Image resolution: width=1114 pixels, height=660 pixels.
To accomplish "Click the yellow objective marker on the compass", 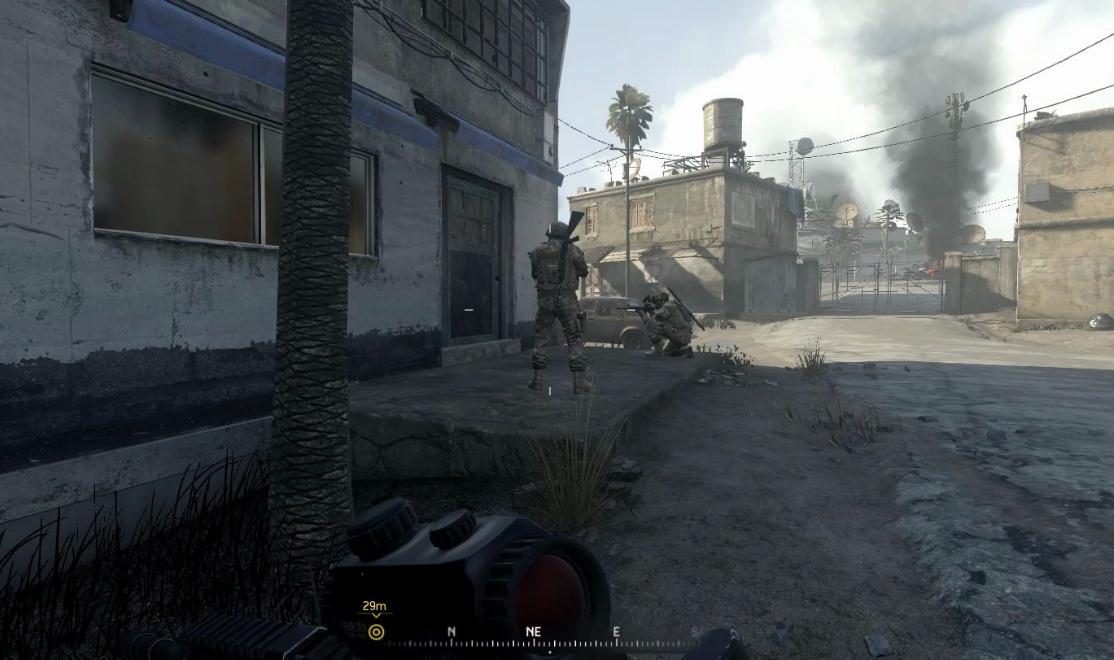I will [376, 632].
